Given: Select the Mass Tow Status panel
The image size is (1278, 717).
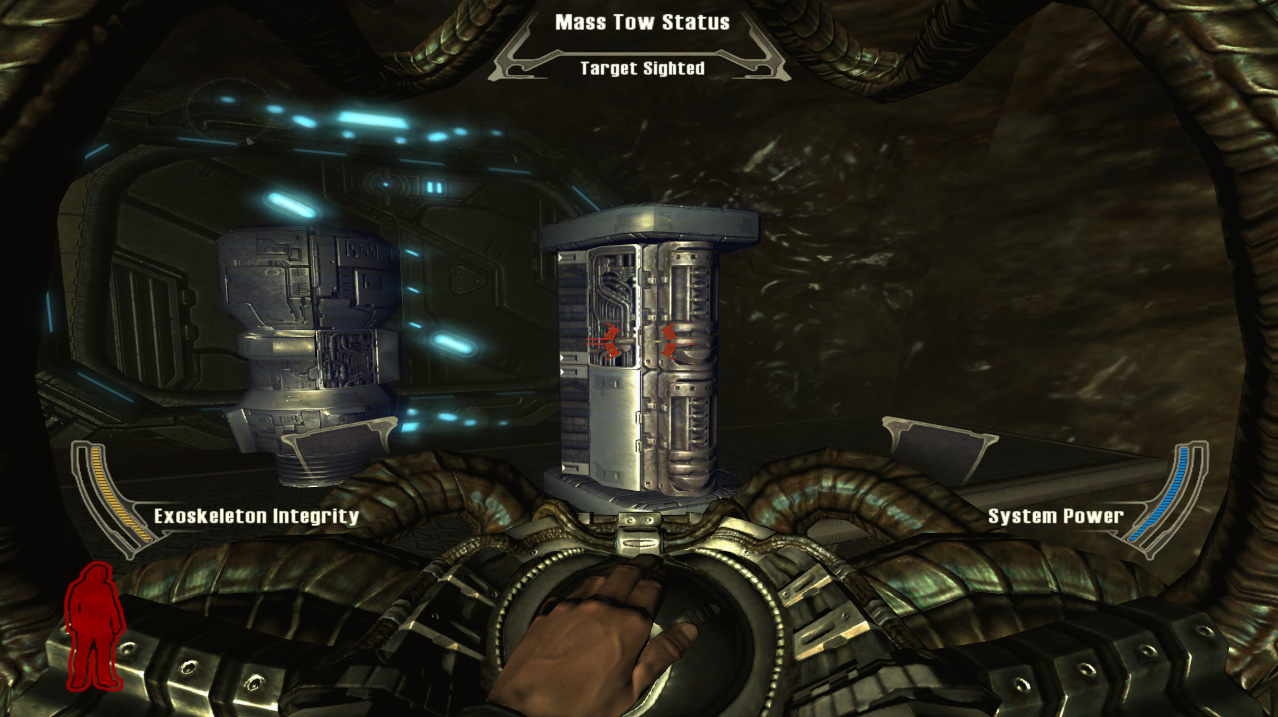Looking at the screenshot, I should pos(642,45).
